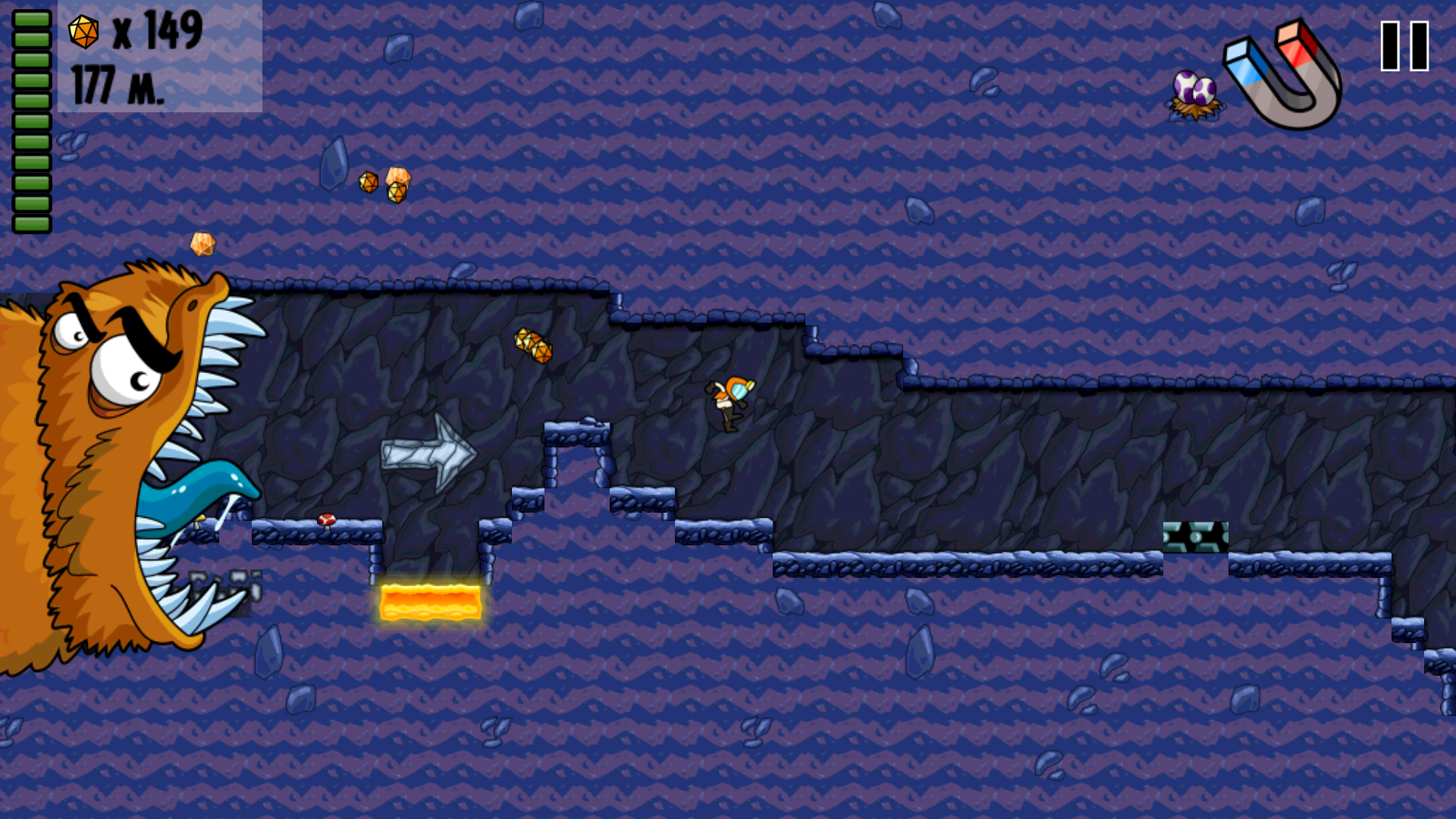Tap the purple egg in the nest

tap(1194, 87)
